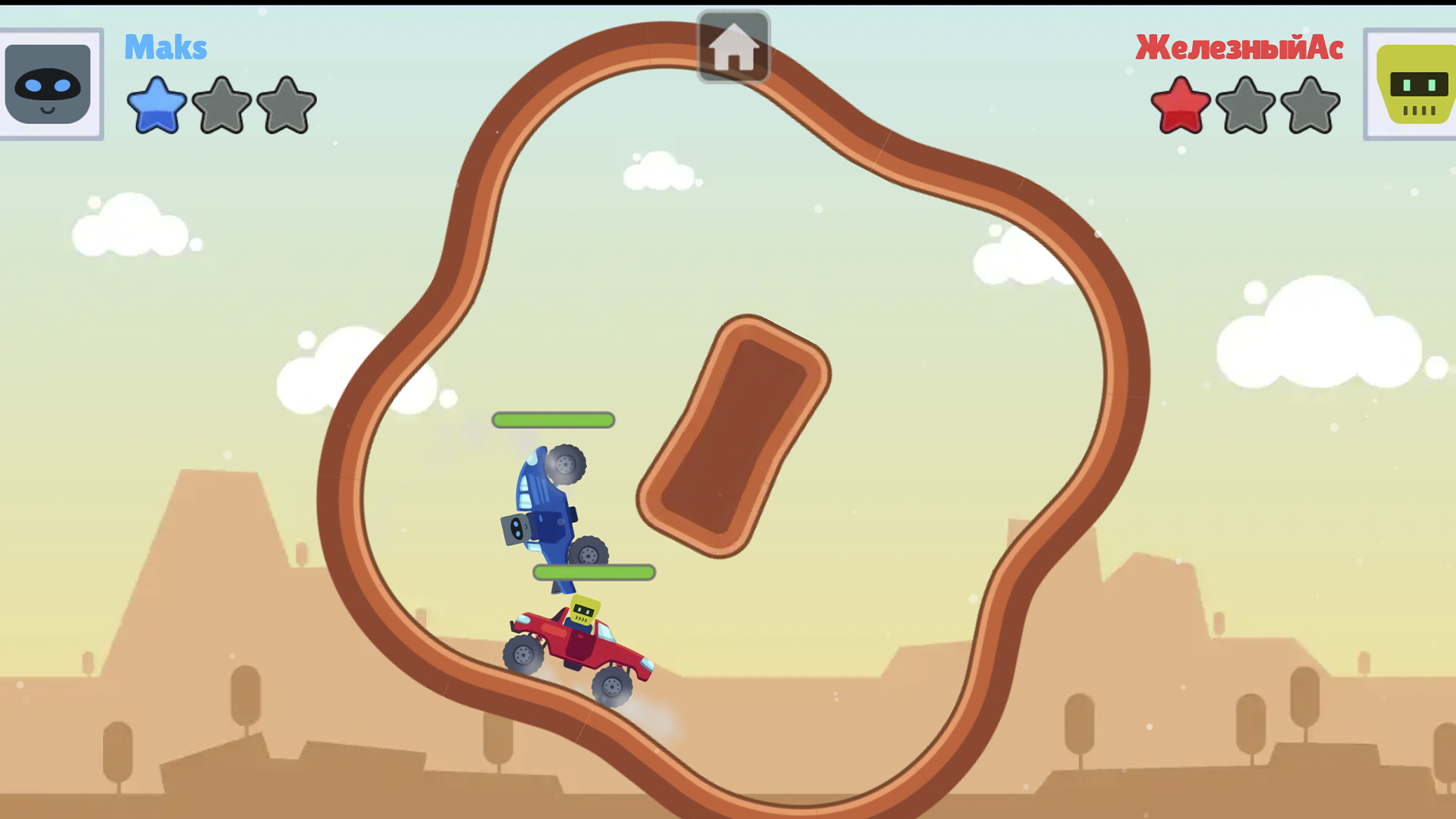Click the second gray star under Maks
This screenshot has height=819, width=1456.
point(221,106)
